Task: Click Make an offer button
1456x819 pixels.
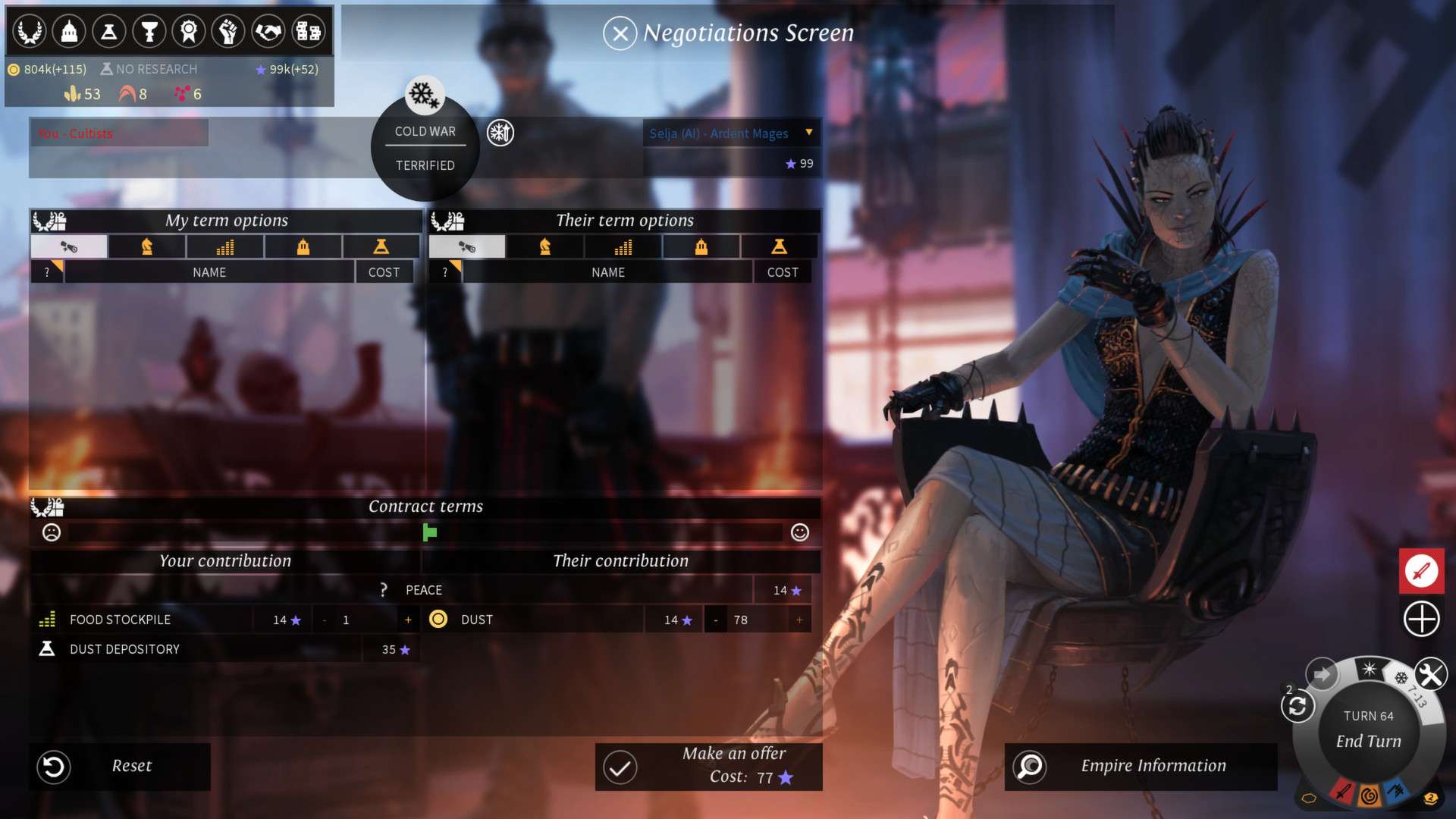Action: coord(708,766)
